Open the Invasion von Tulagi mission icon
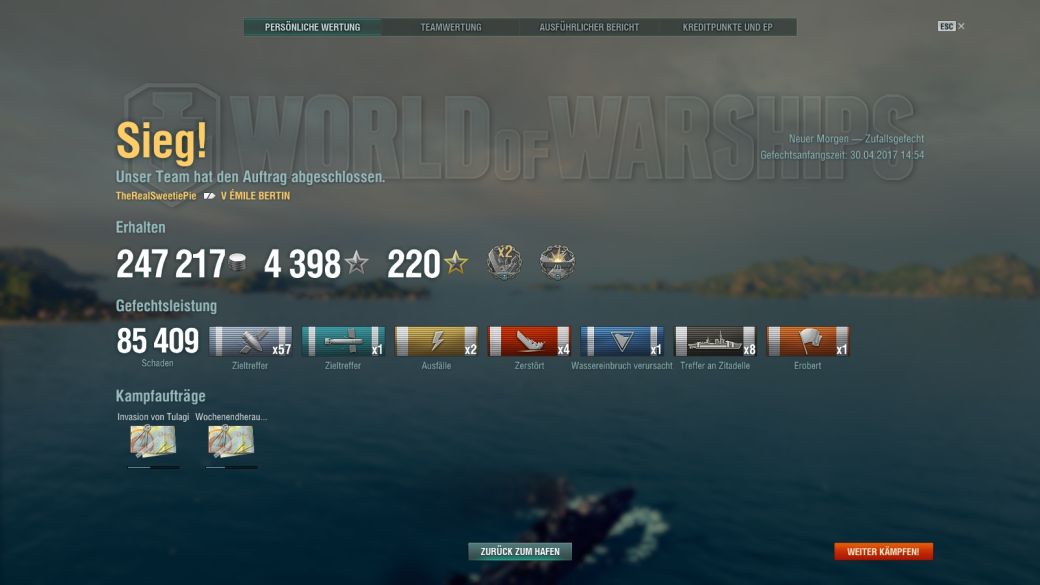 [x=153, y=441]
